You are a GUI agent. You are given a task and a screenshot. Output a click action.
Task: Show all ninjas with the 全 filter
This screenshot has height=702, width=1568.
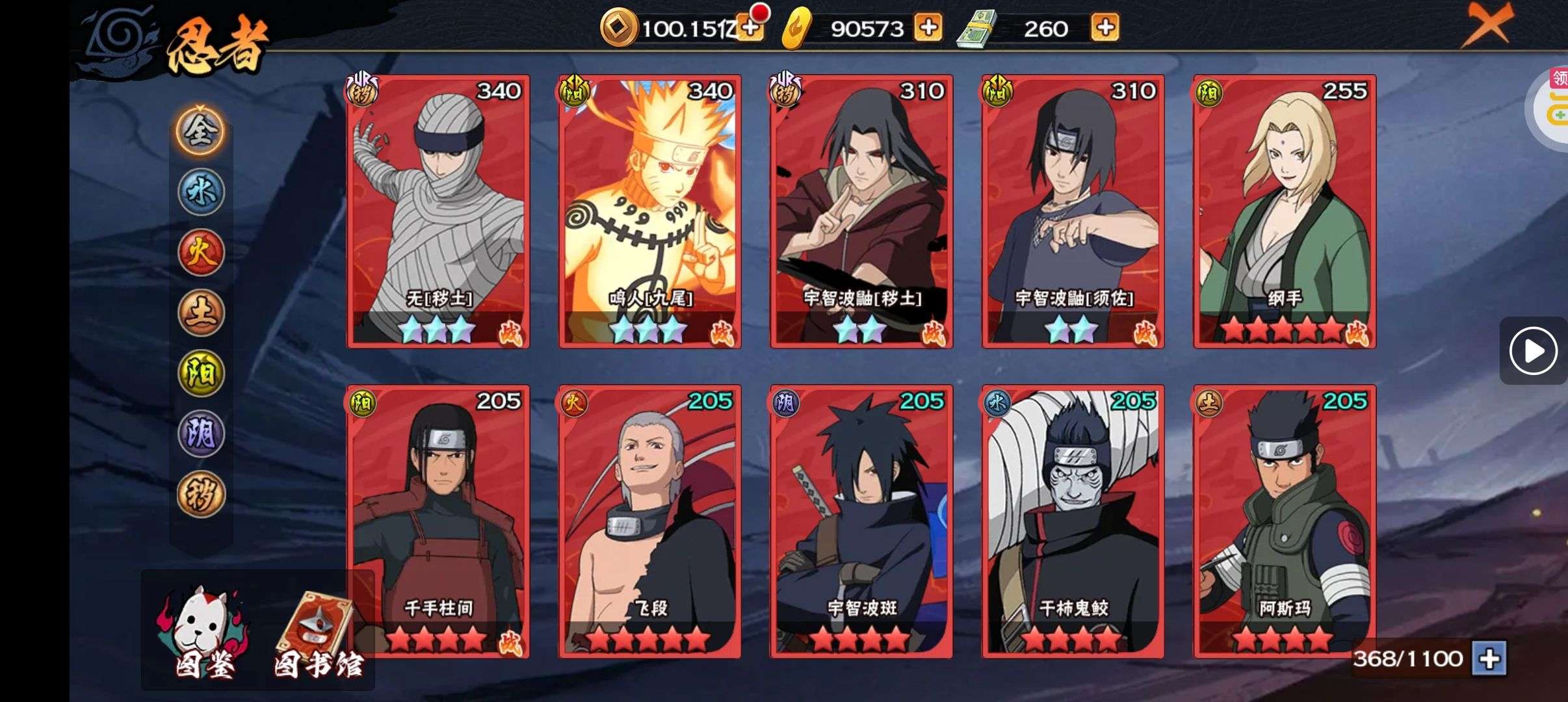[201, 131]
